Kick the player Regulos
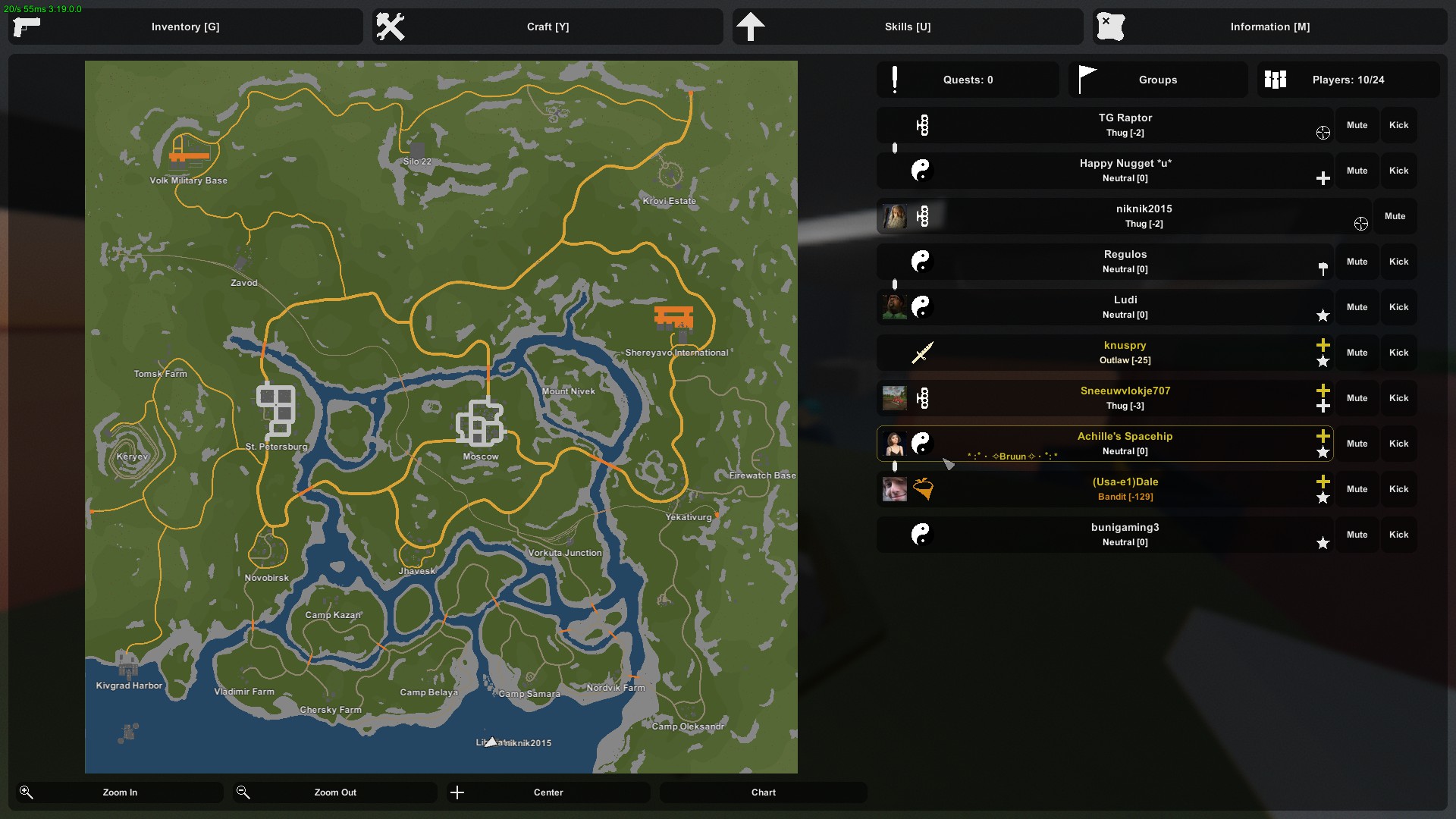 click(x=1398, y=262)
